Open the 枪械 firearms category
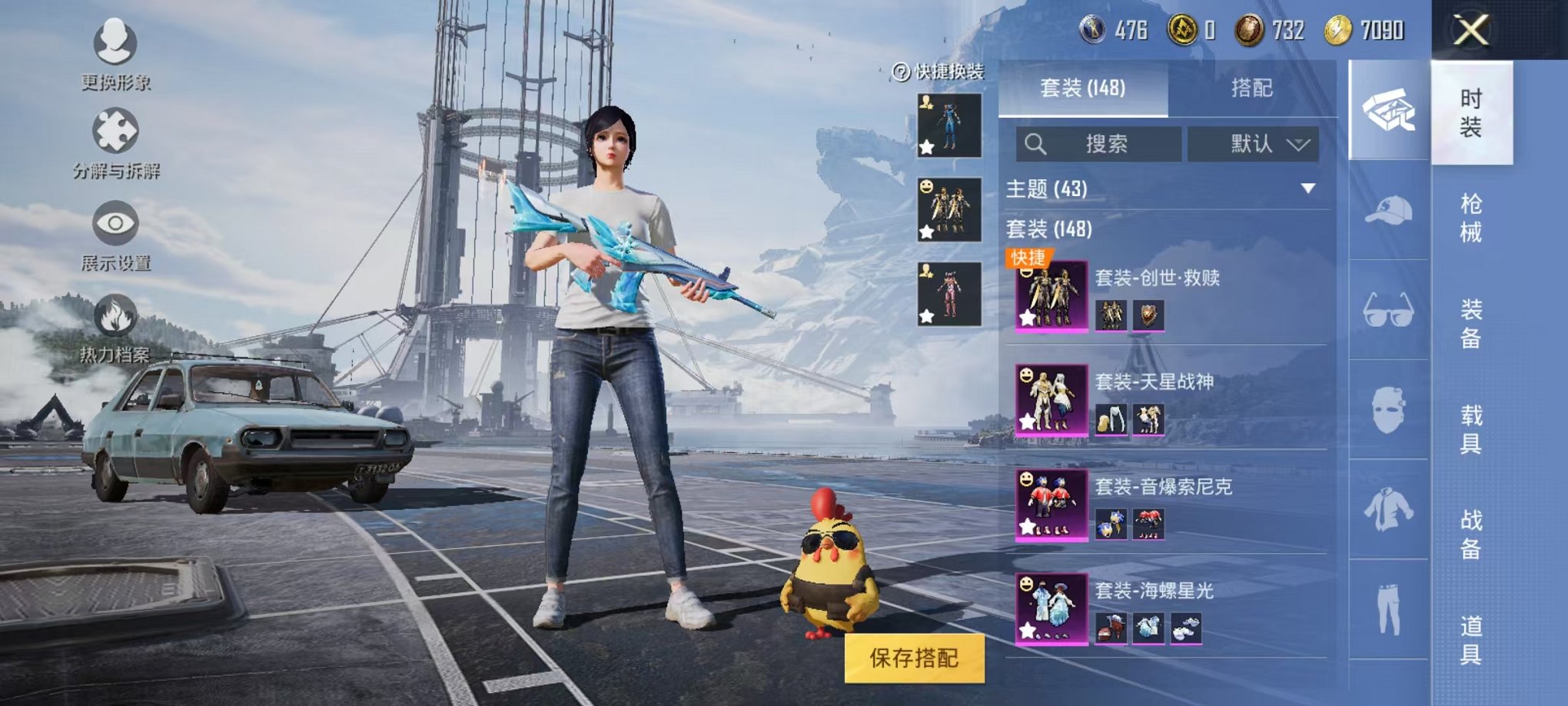Screen dimensions: 1568x706 (1471, 218)
